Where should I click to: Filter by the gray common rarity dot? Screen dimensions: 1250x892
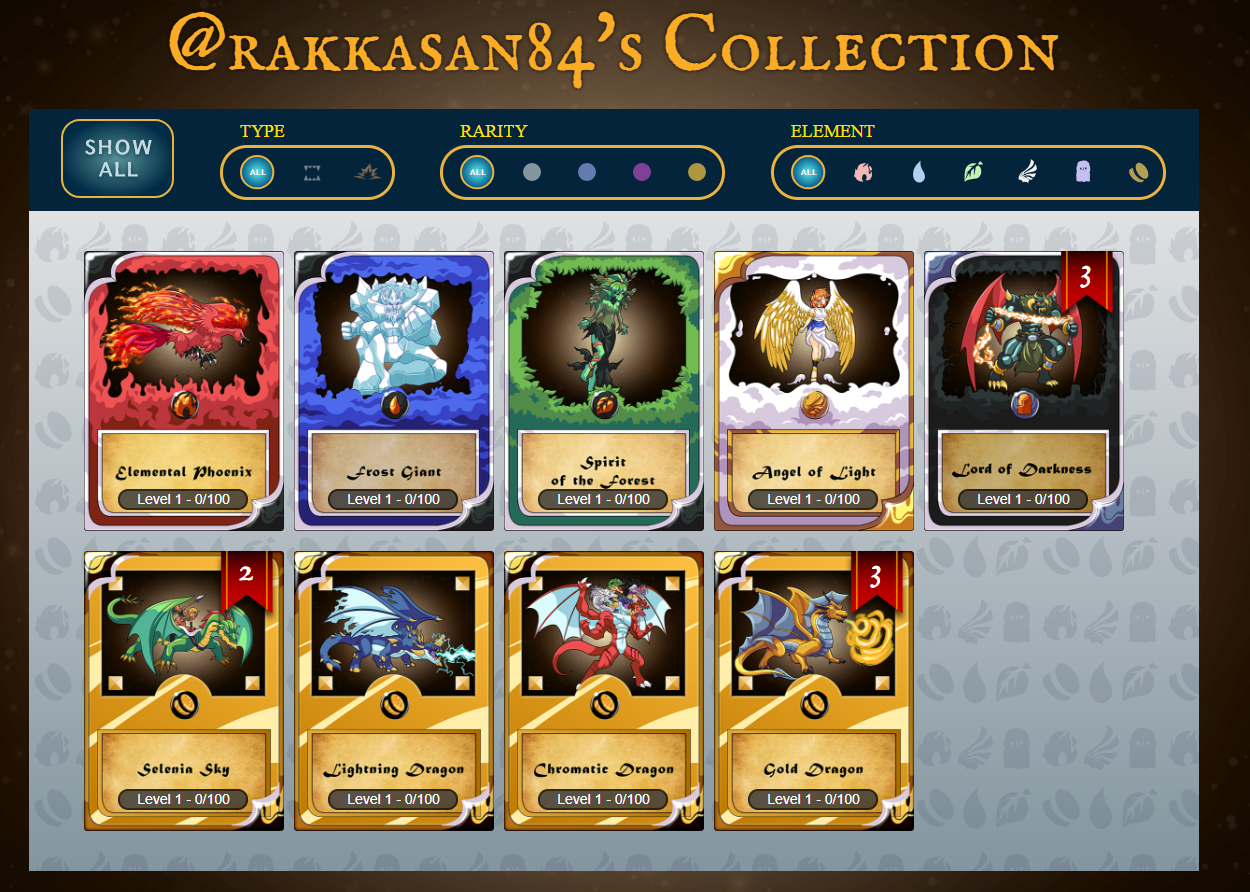click(x=532, y=173)
